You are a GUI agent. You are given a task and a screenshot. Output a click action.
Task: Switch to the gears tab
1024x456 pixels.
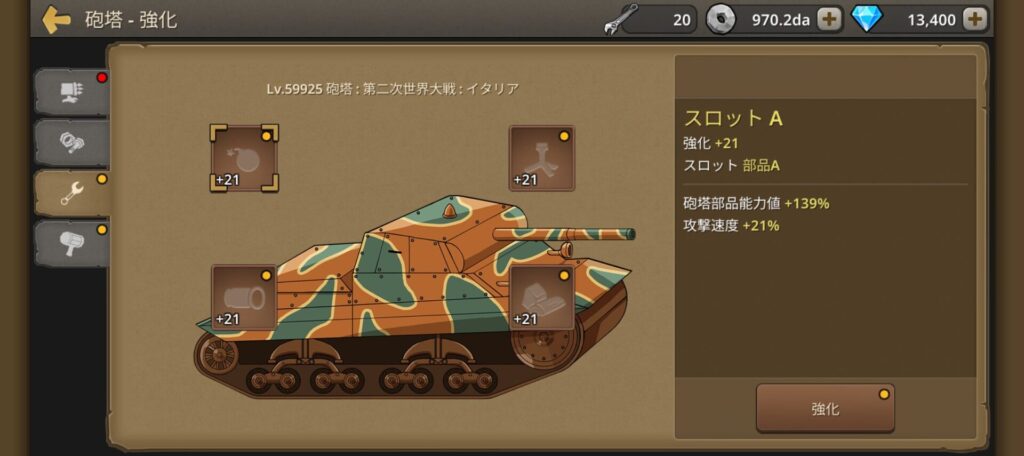click(72, 142)
